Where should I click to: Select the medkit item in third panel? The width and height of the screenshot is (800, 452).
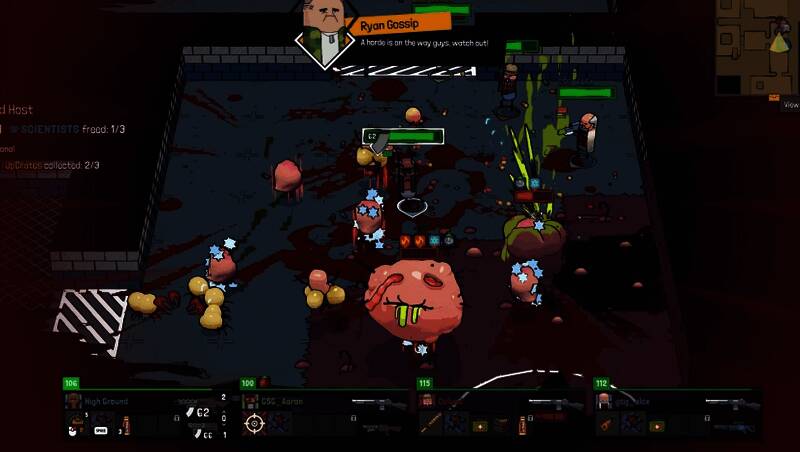(479, 425)
